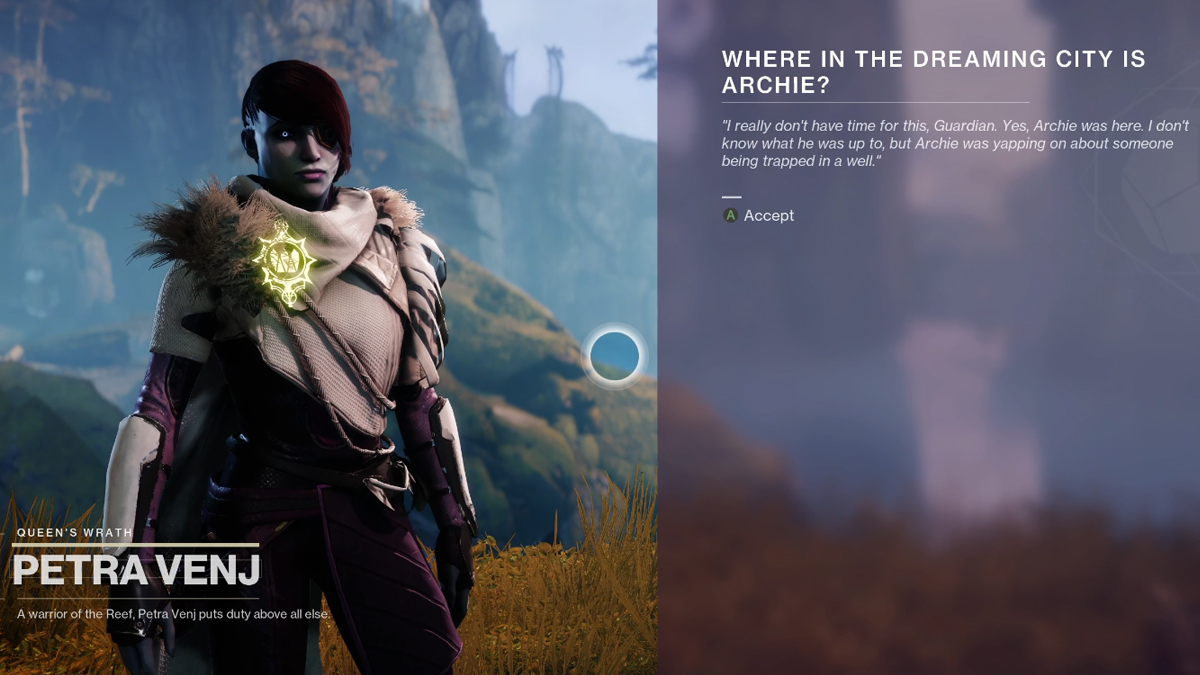Viewport: 1200px width, 675px height.
Task: Accept the Where Is Archie quest
Action: (x=759, y=215)
